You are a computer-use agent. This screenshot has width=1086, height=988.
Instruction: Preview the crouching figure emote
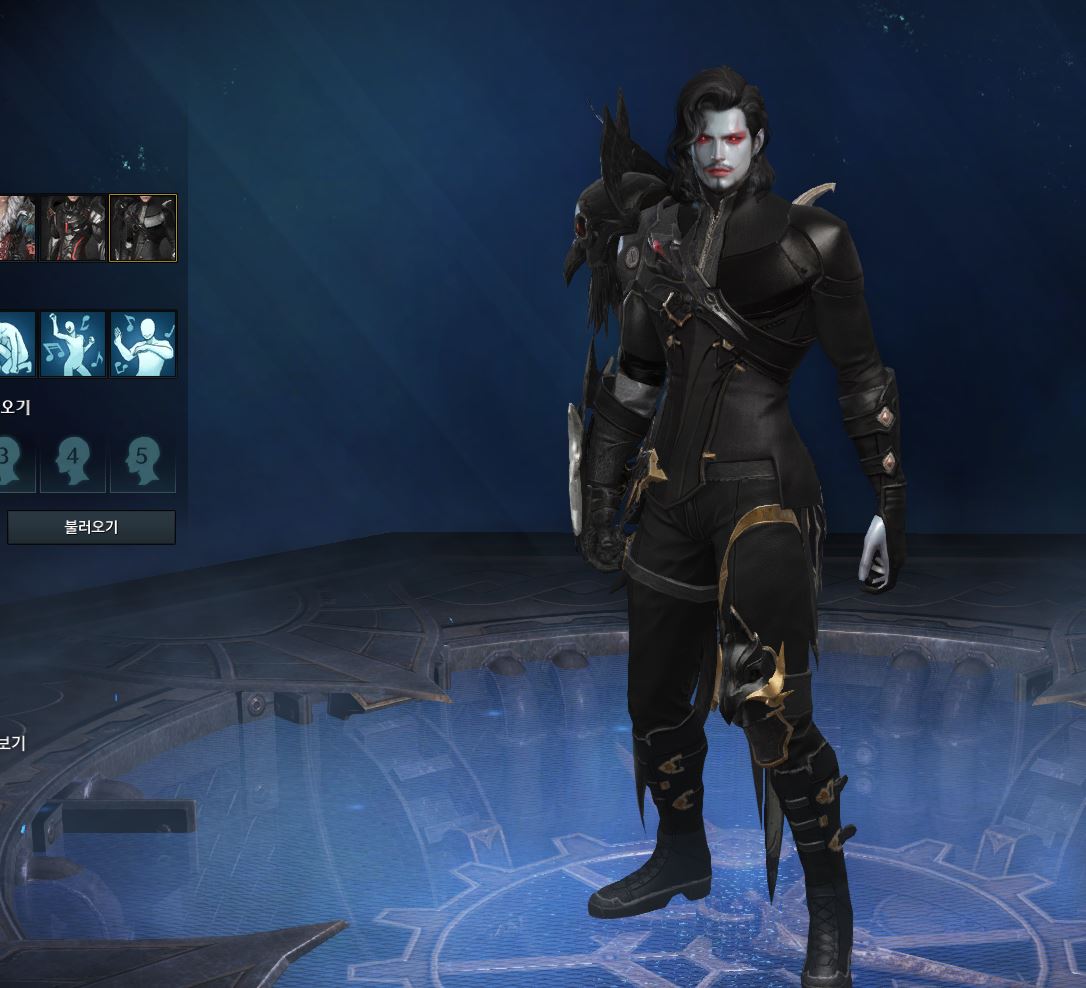16,344
